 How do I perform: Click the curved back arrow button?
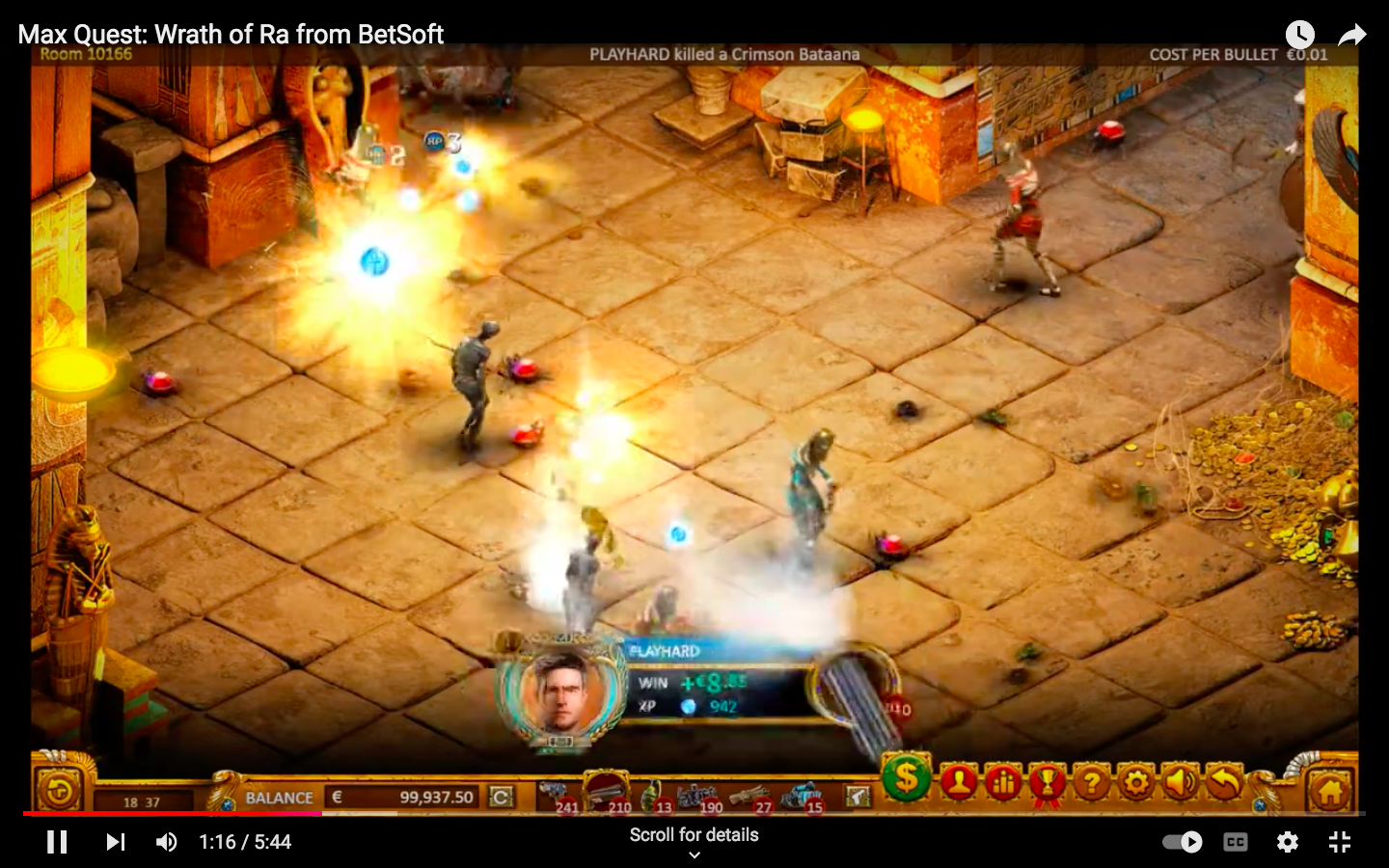click(x=1223, y=783)
